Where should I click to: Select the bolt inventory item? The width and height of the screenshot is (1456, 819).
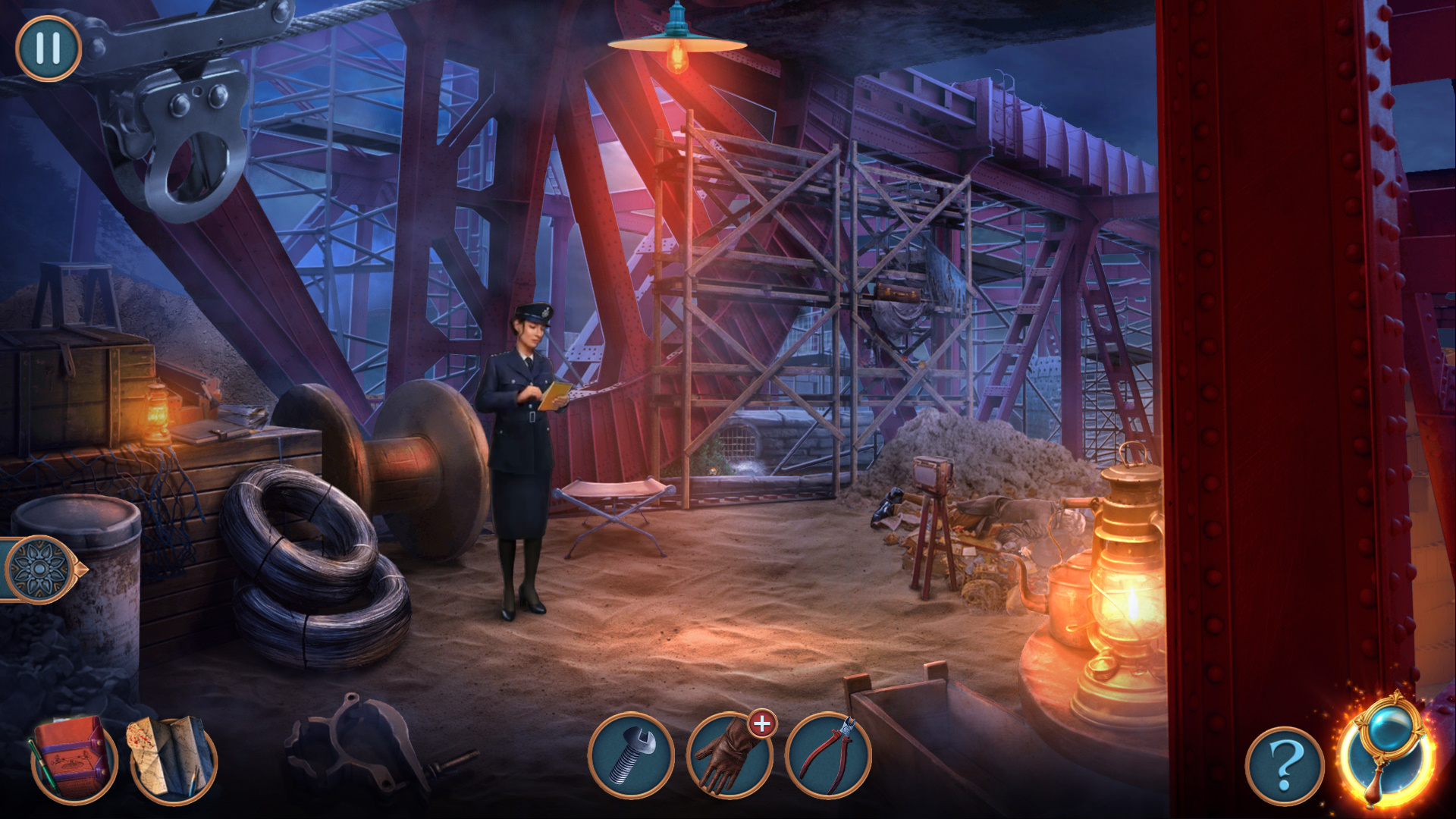[631, 755]
